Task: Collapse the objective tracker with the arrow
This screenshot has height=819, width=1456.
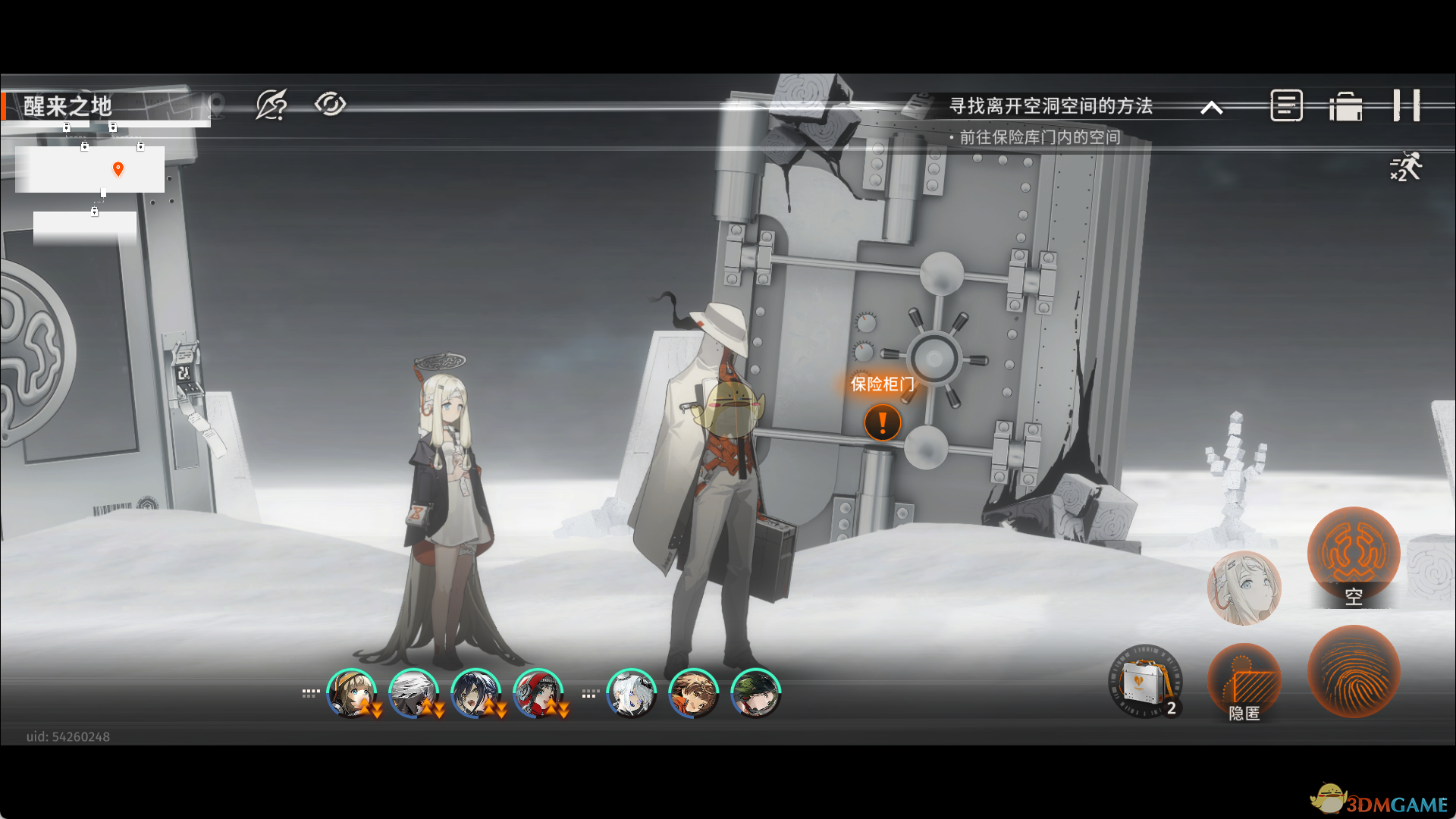Action: [1212, 108]
